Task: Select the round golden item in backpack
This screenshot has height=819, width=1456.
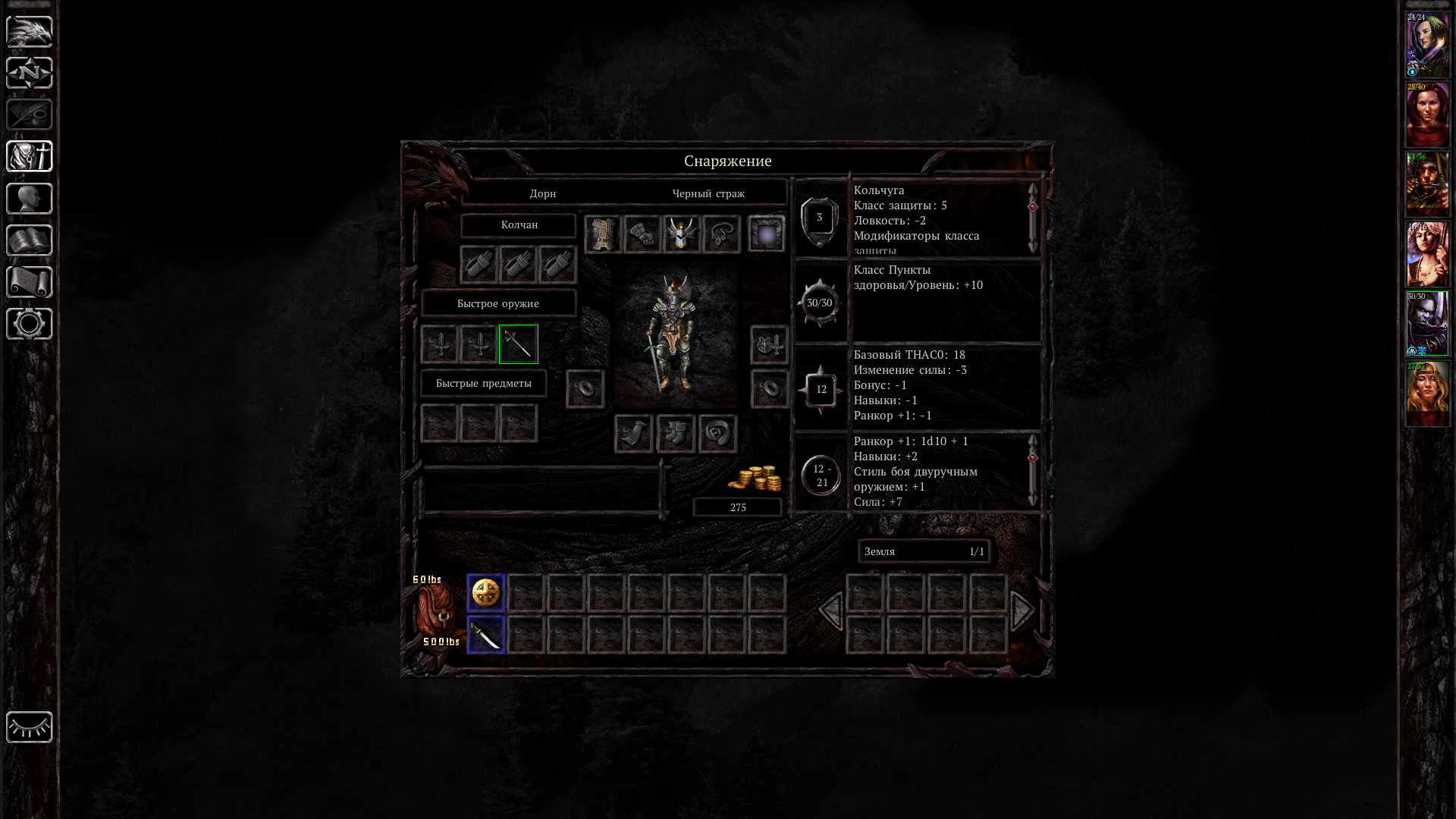Action: 486,593
